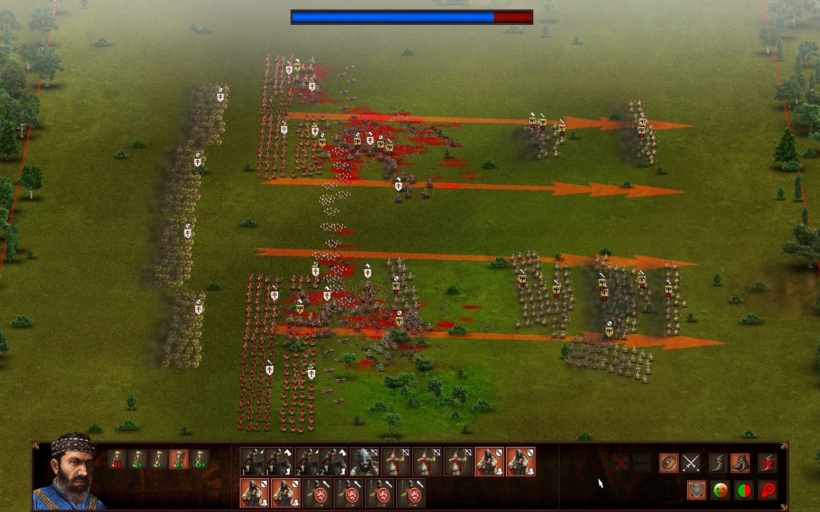Choose the crossed swords attack command
This screenshot has width=820, height=512.
click(x=691, y=463)
